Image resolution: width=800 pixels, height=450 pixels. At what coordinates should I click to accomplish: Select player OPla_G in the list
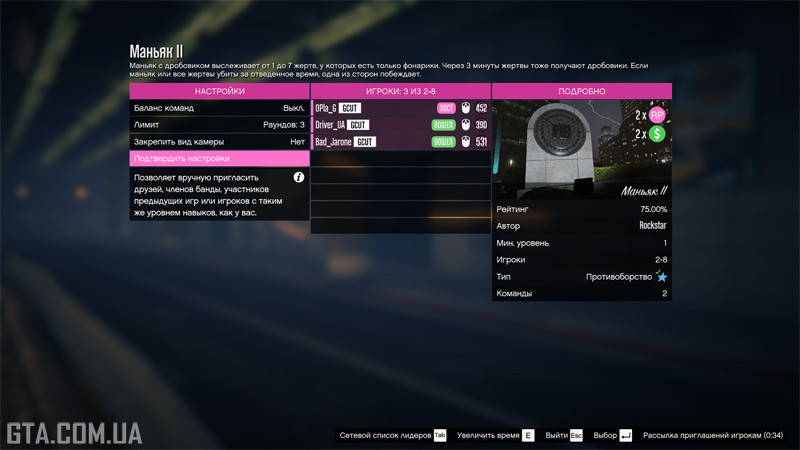400,108
